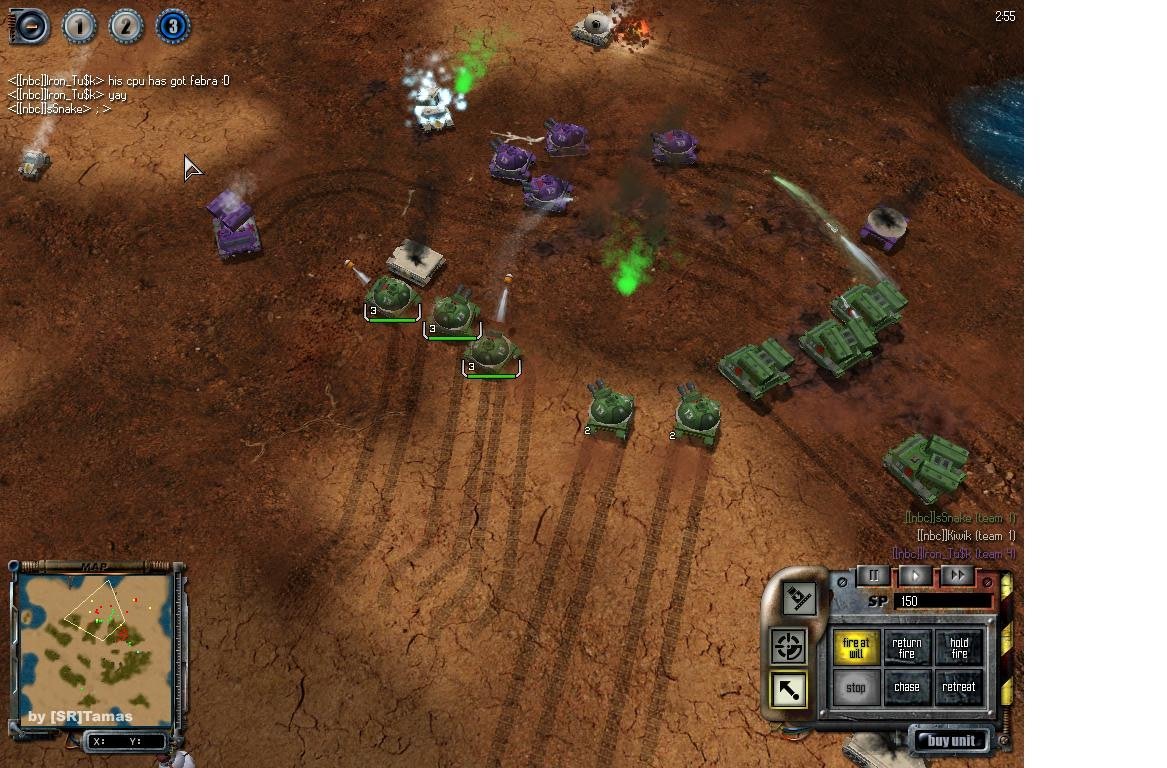Click the reinforcement drop icon above crosshair
The image size is (1167, 768).
click(797, 599)
